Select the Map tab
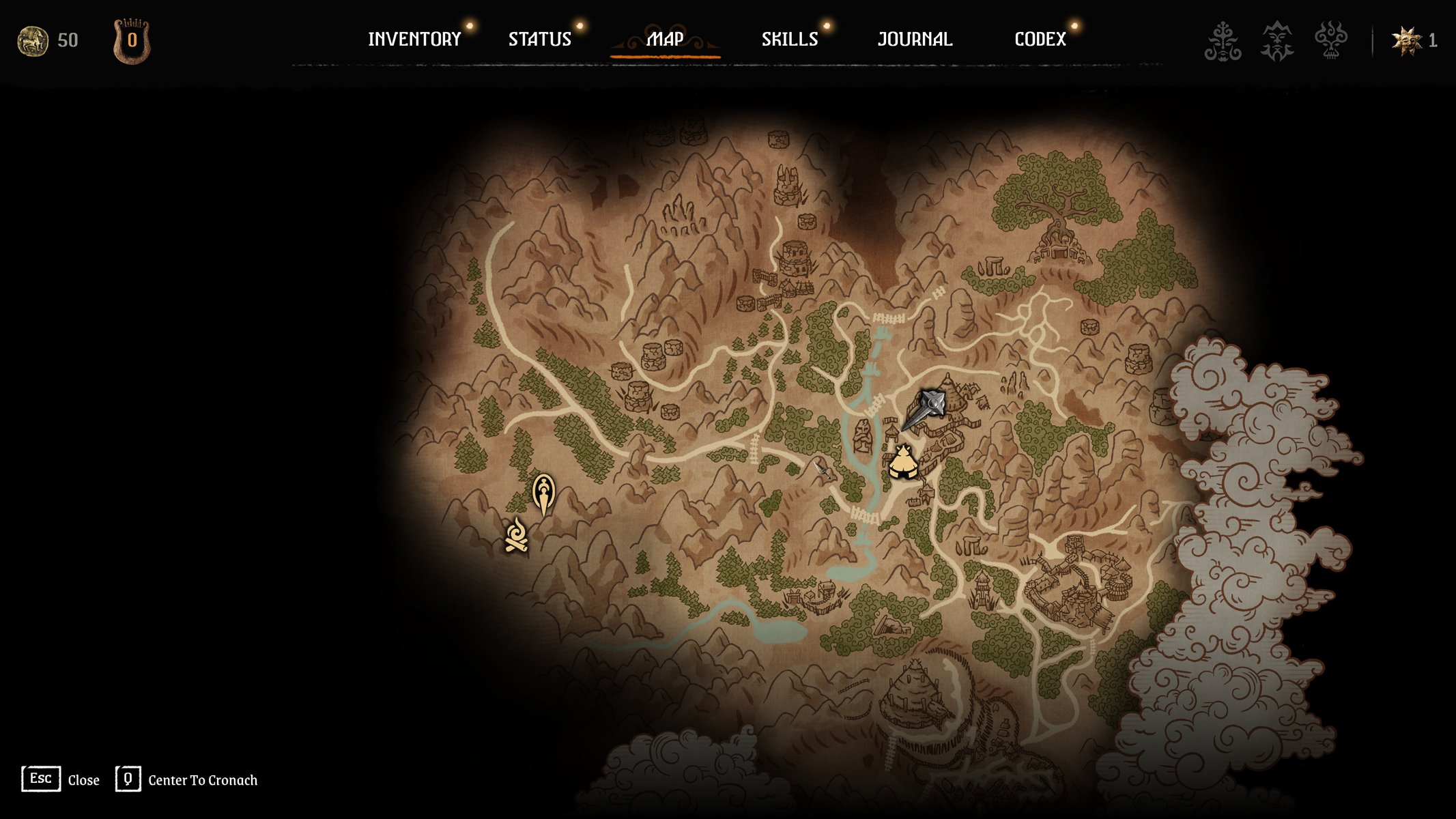 [665, 40]
